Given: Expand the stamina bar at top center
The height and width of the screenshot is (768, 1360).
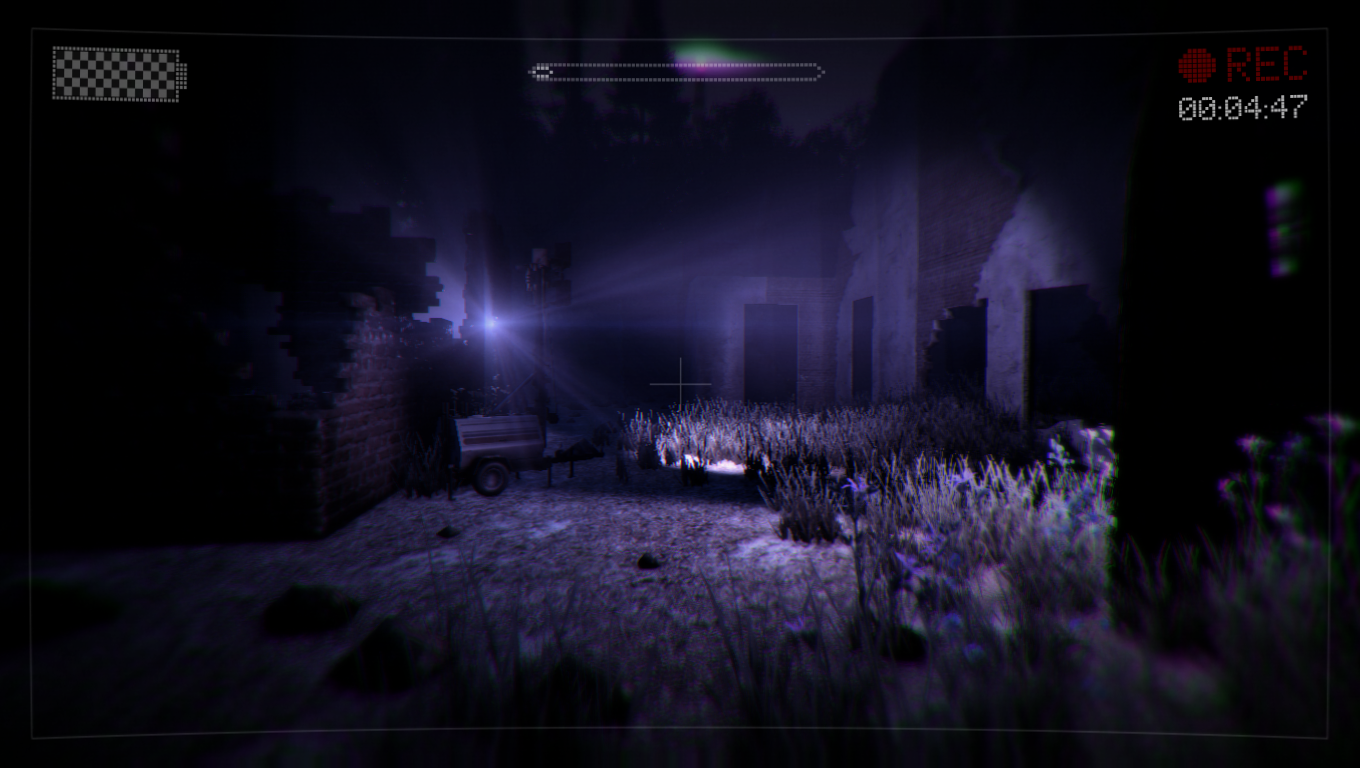Looking at the screenshot, I should pyautogui.click(x=678, y=71).
